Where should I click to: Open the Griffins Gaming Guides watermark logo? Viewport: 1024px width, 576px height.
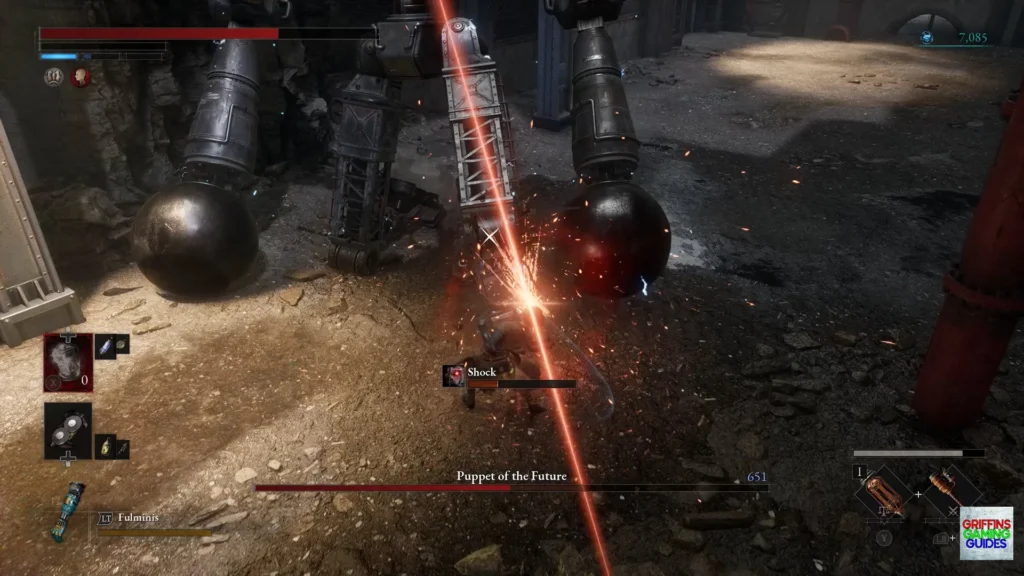[x=986, y=531]
